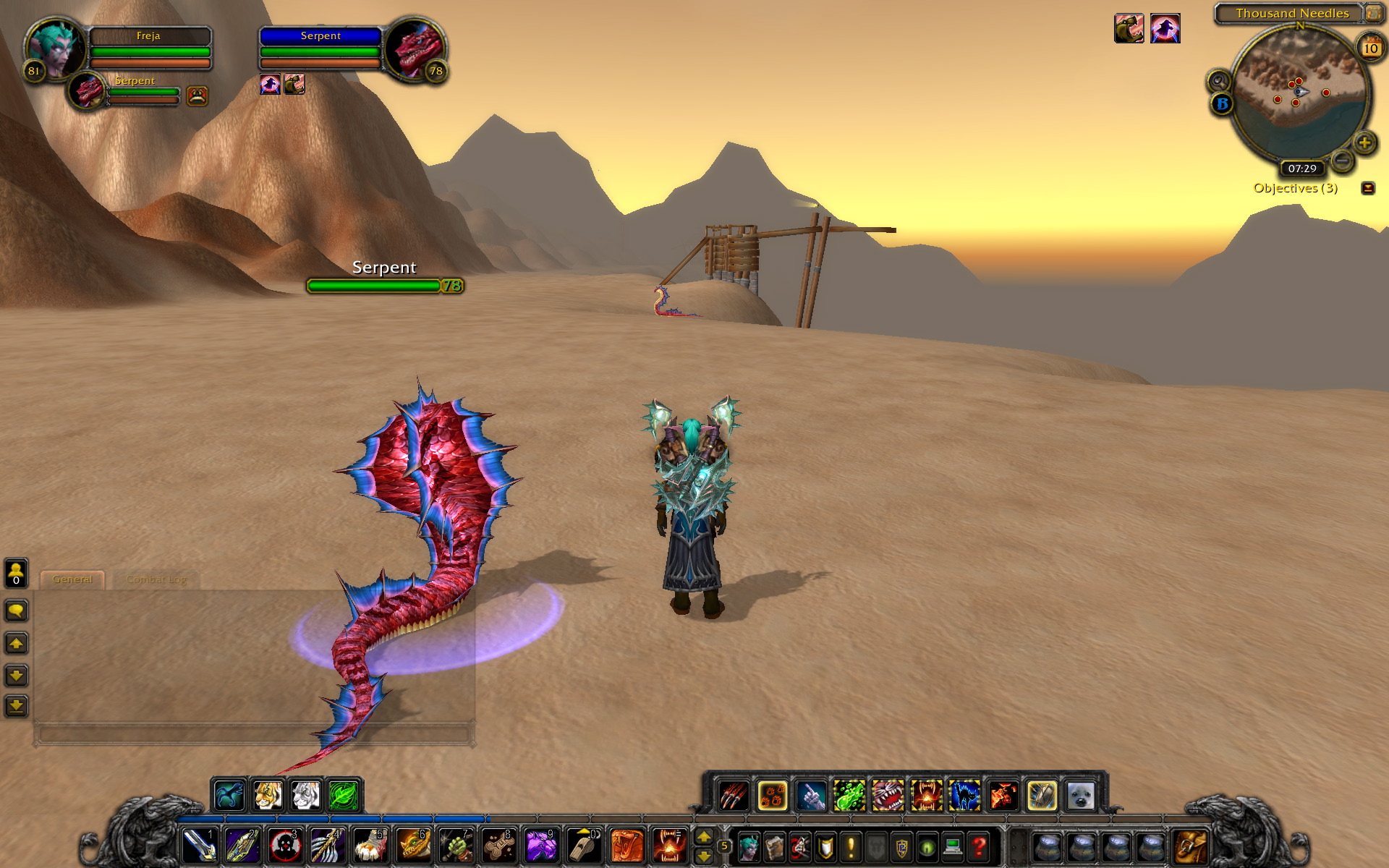Activate the pet claw slash ability
This screenshot has height=868, width=1389.
pos(734,796)
